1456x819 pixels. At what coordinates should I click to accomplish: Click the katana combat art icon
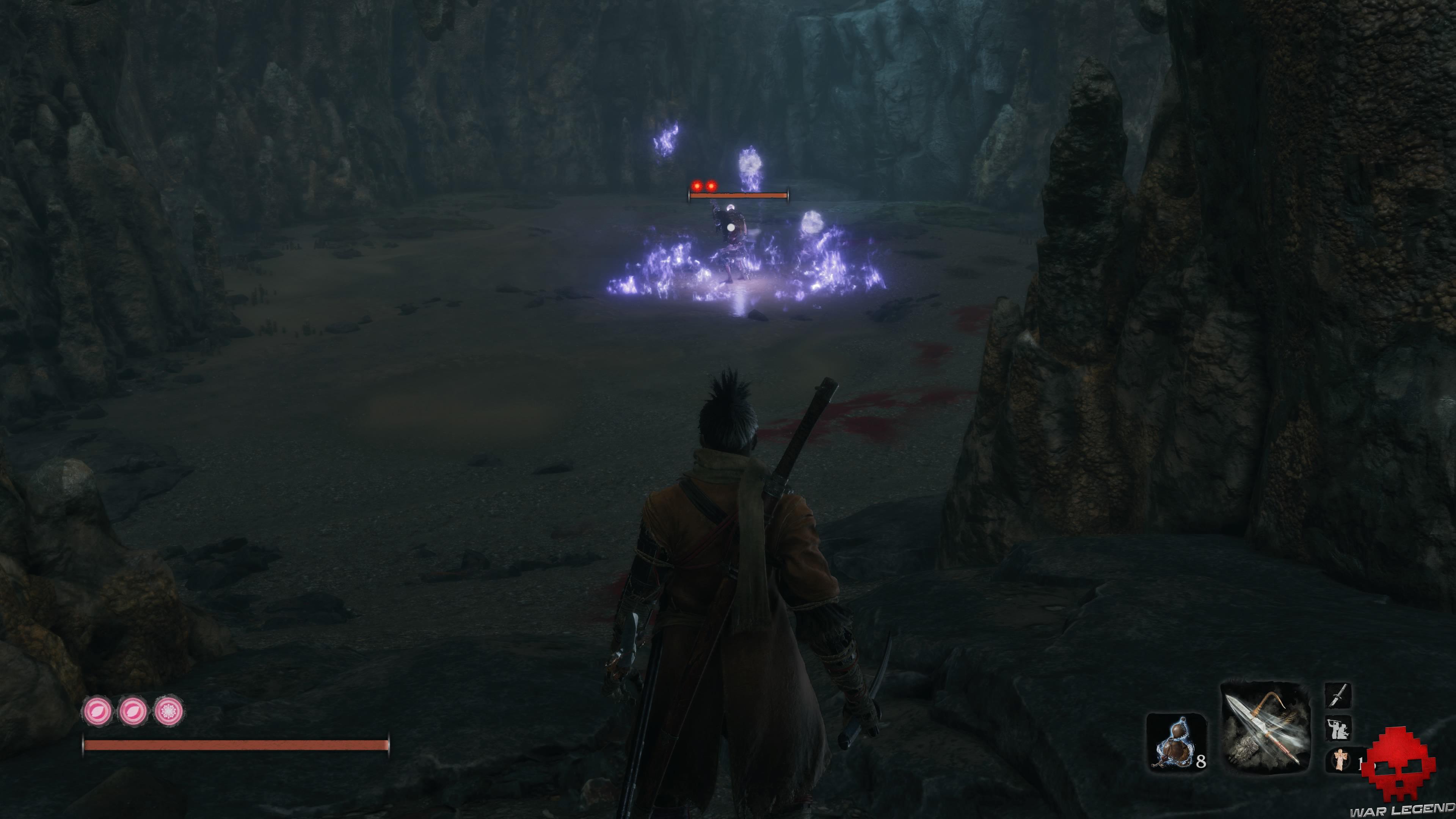(x=1338, y=695)
